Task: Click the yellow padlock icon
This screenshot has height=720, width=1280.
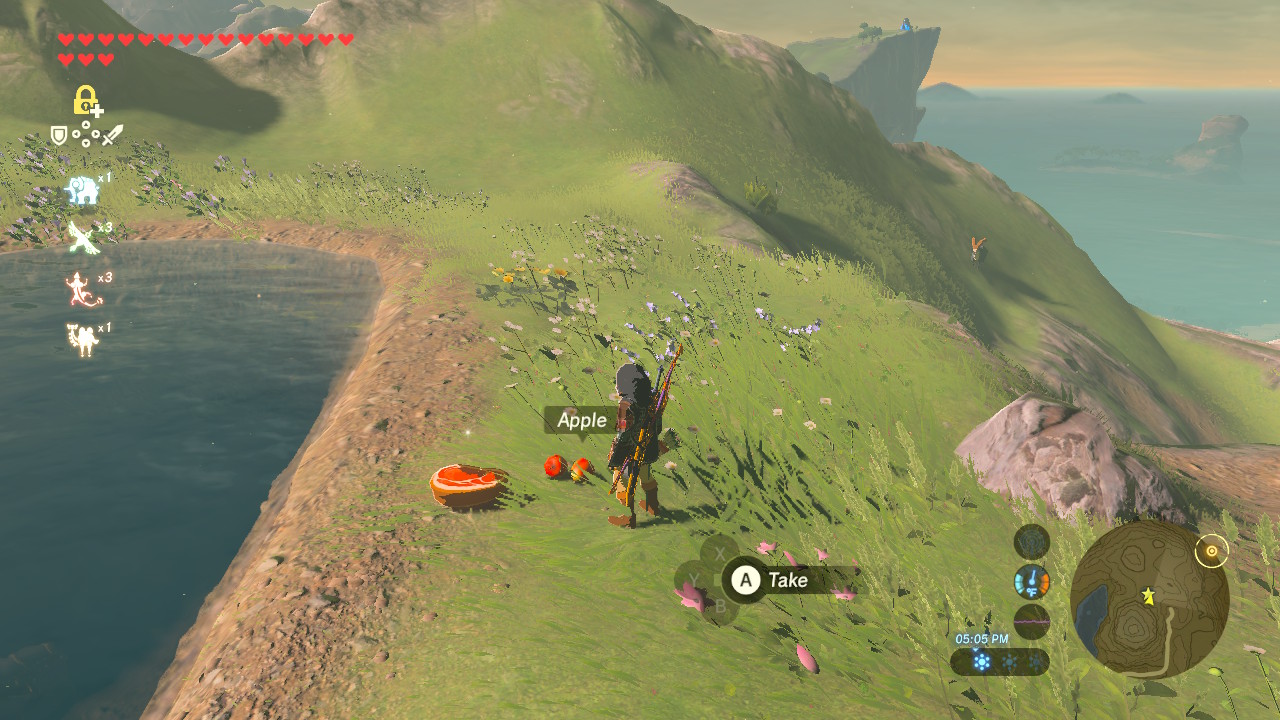Action: (86, 100)
